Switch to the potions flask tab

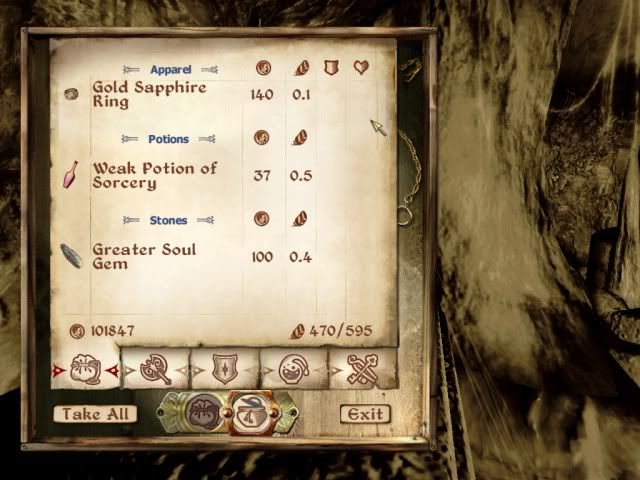[x=293, y=369]
